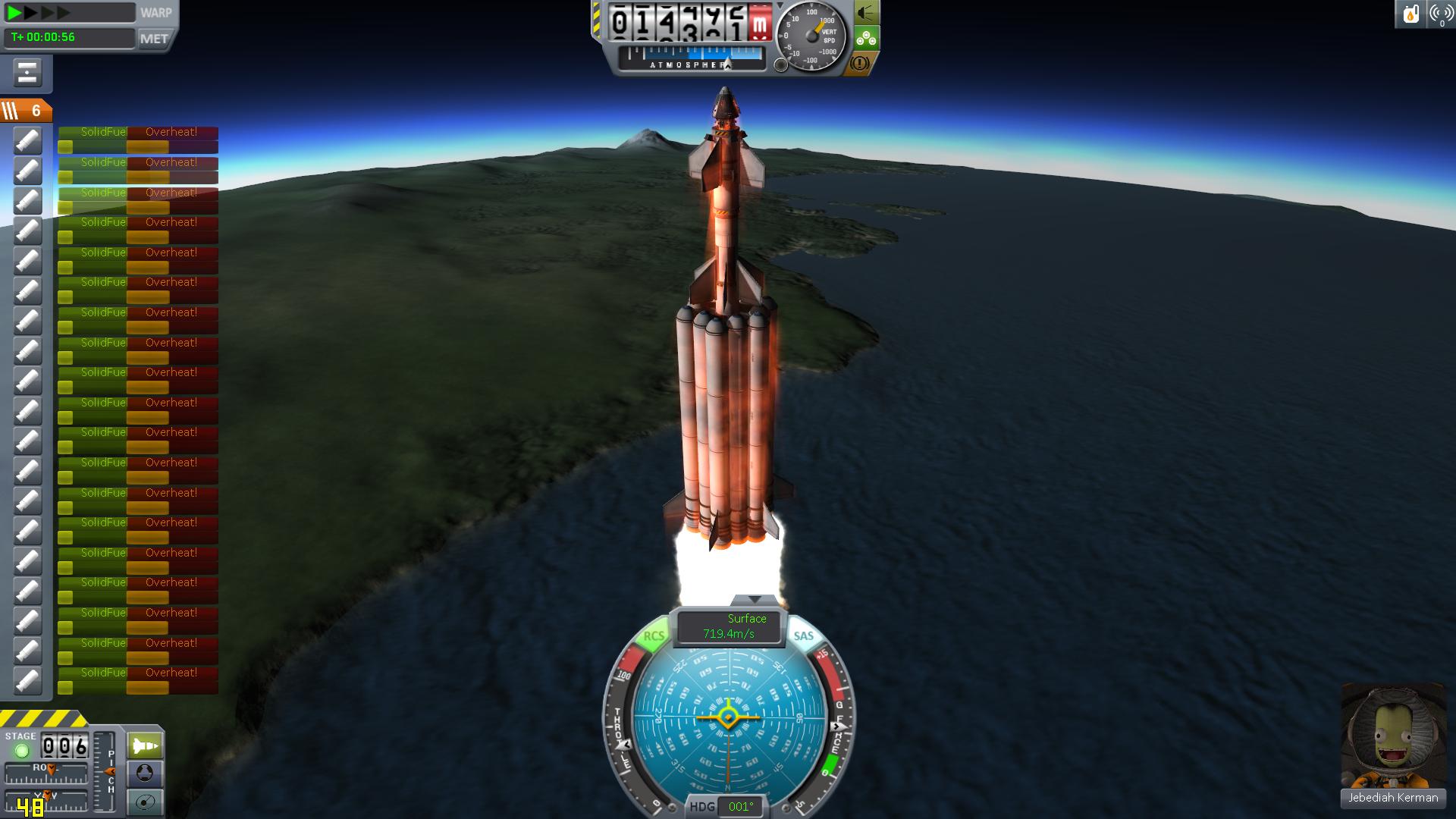Viewport: 1456px width, 819px height.
Task: Click the green stage indicator light
Action: coord(21,751)
